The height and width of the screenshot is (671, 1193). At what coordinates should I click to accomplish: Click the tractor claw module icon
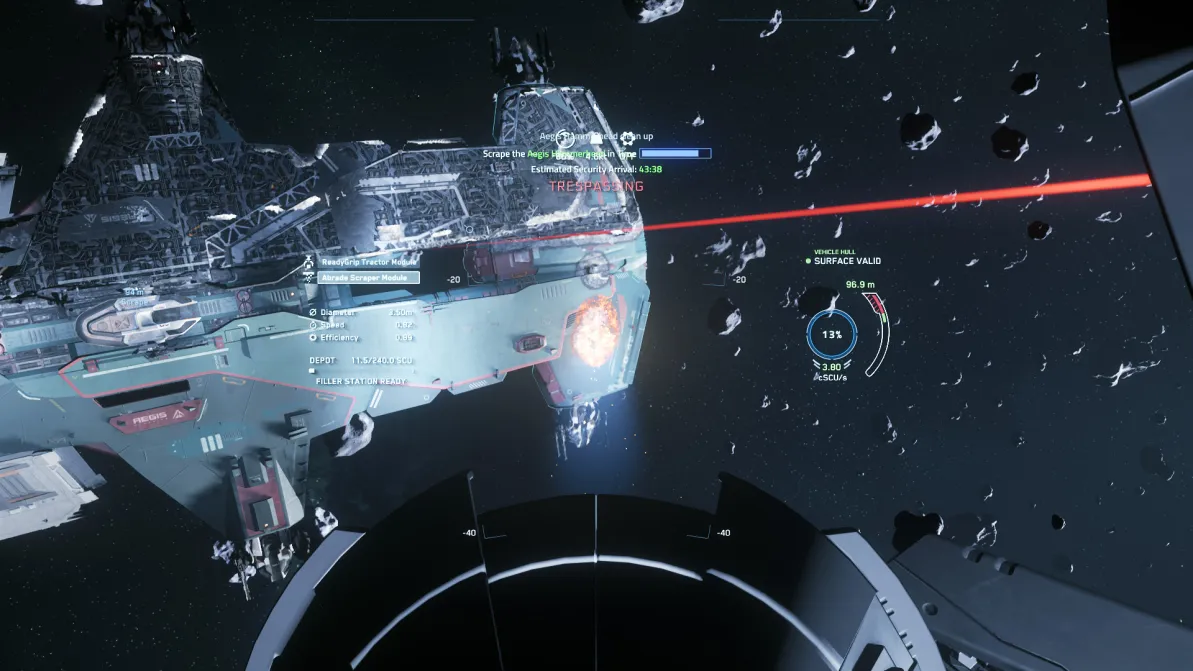308,263
